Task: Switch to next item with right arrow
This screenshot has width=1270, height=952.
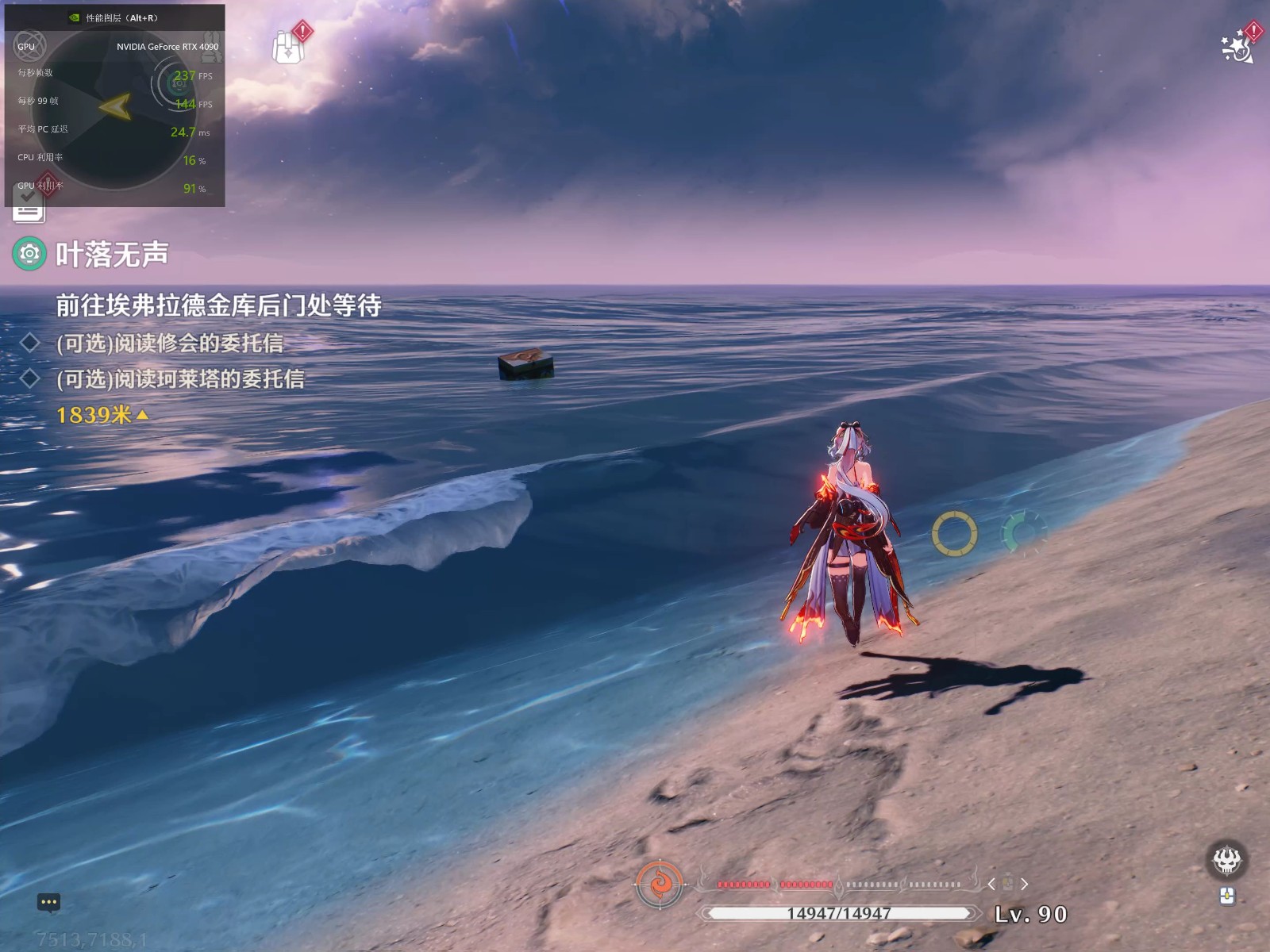Action: click(x=1025, y=884)
